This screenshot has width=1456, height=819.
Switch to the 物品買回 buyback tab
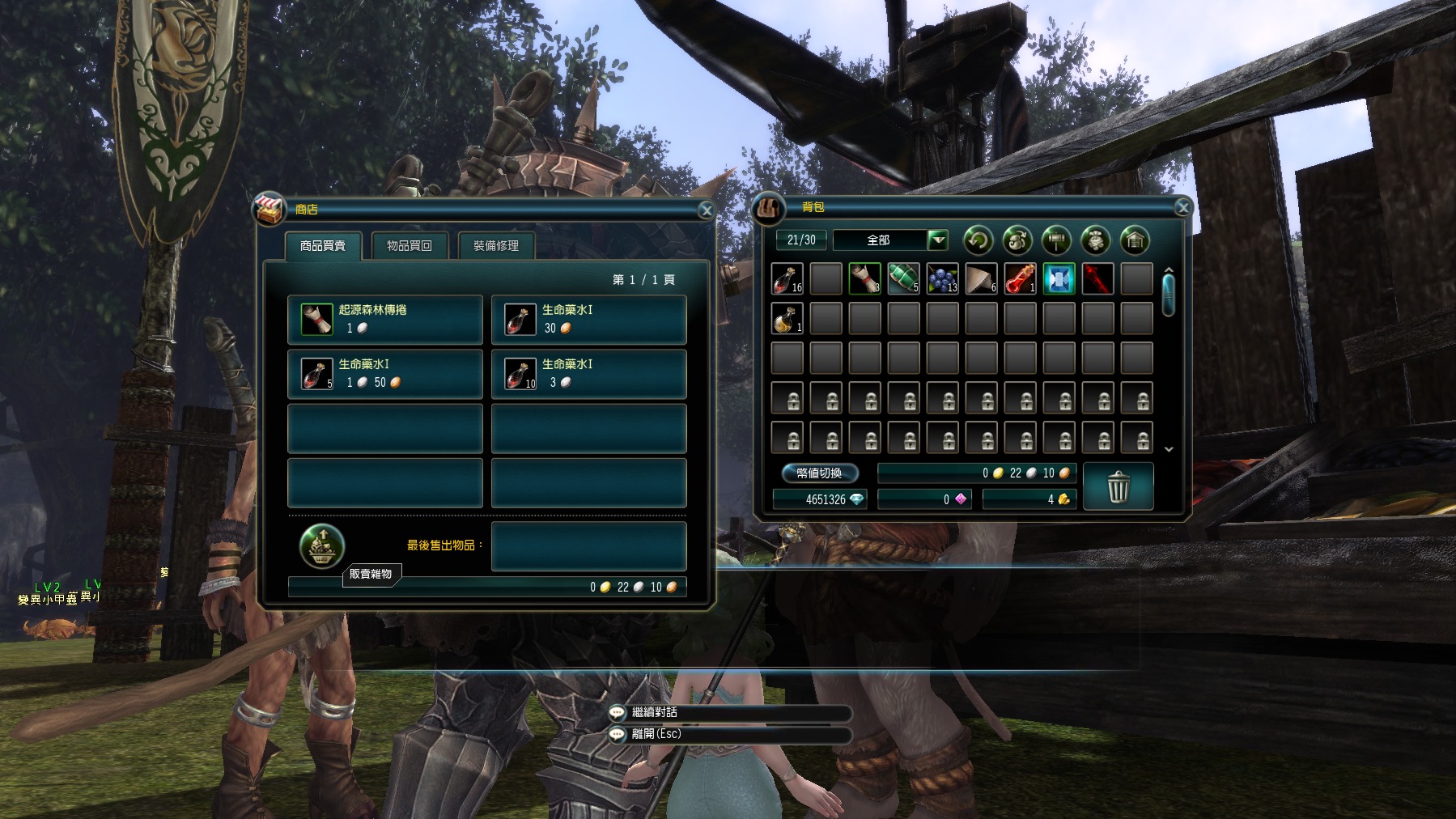[409, 246]
